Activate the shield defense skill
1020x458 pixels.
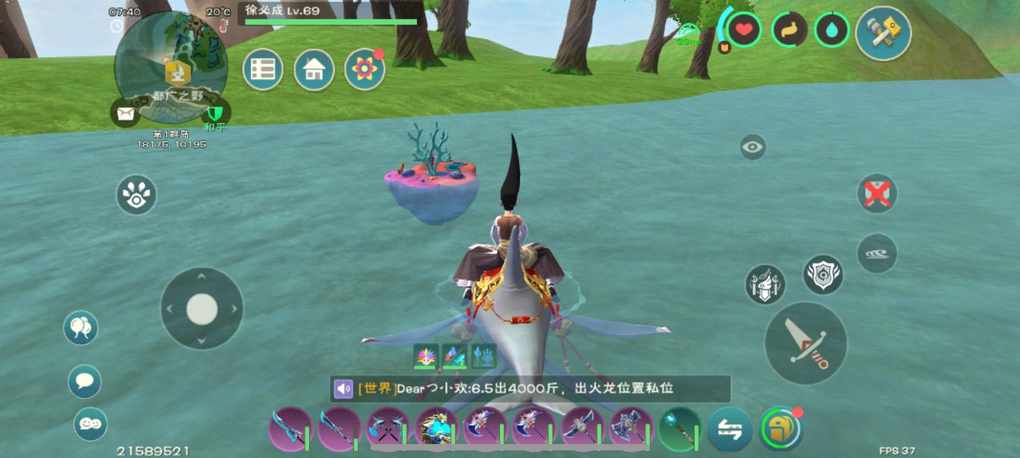click(822, 274)
